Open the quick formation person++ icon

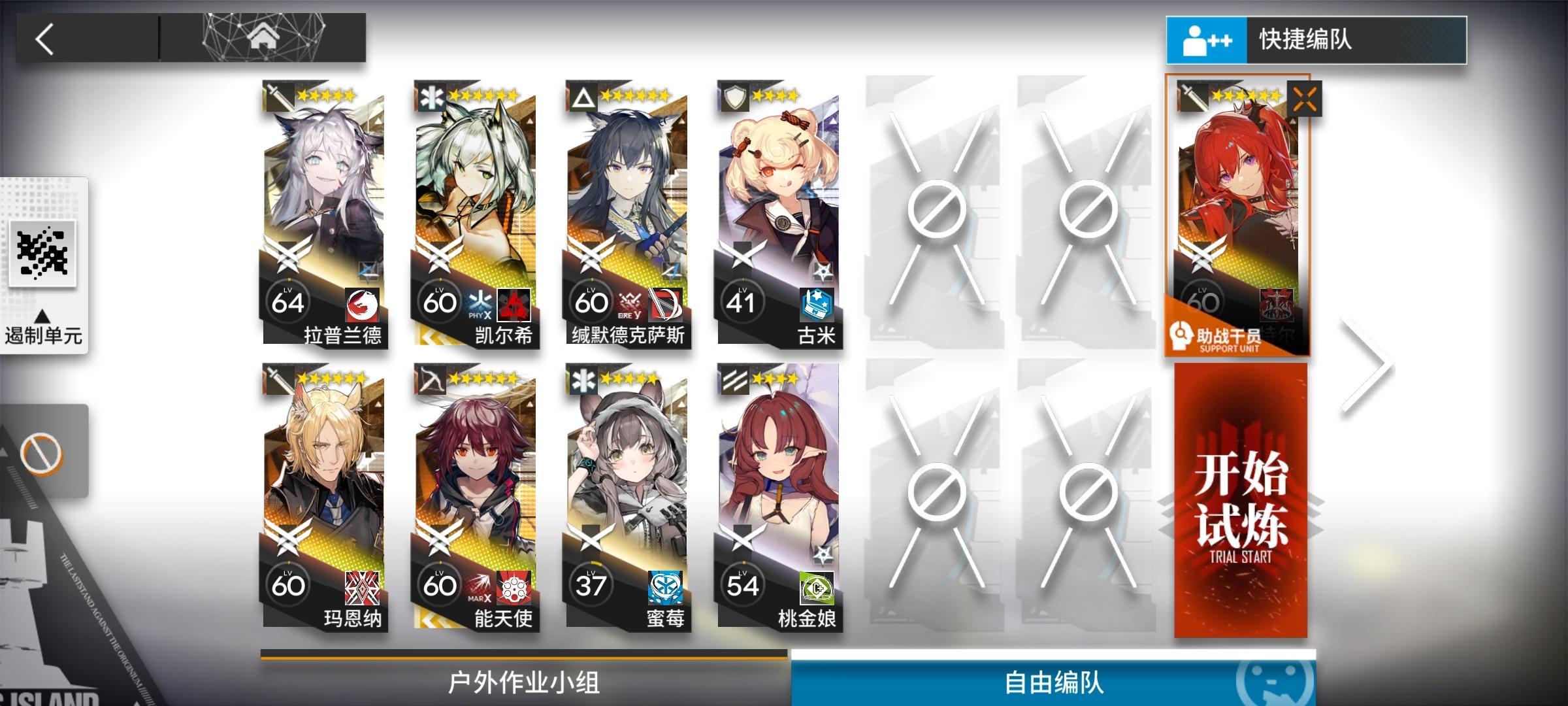(x=1207, y=40)
